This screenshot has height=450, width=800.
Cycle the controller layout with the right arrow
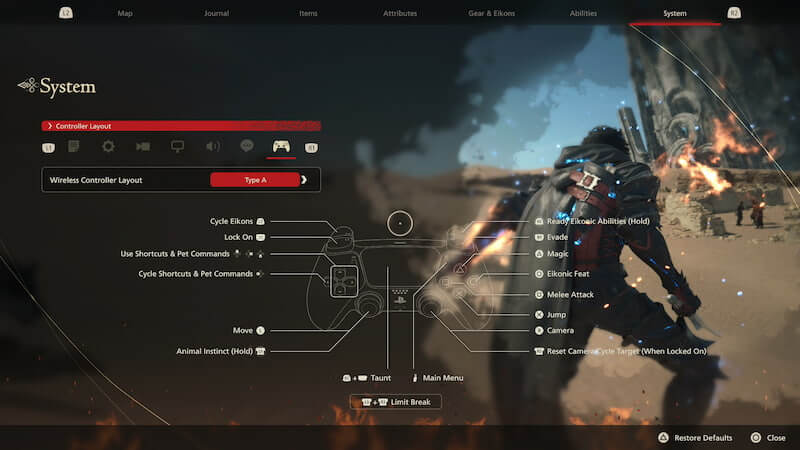point(304,180)
